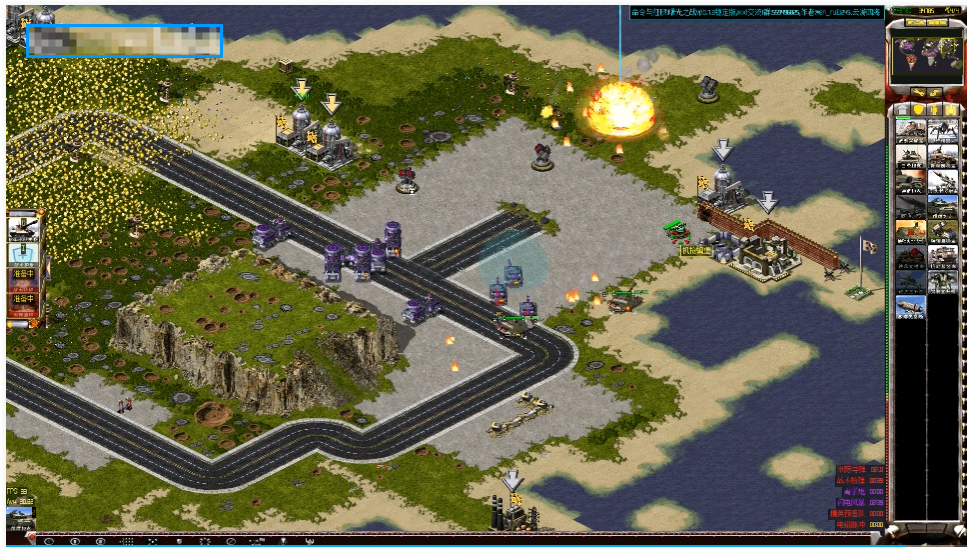Activate the tank reinforcement support power icon
Image resolution: width=967 pixels, height=547 pixels.
[22, 227]
